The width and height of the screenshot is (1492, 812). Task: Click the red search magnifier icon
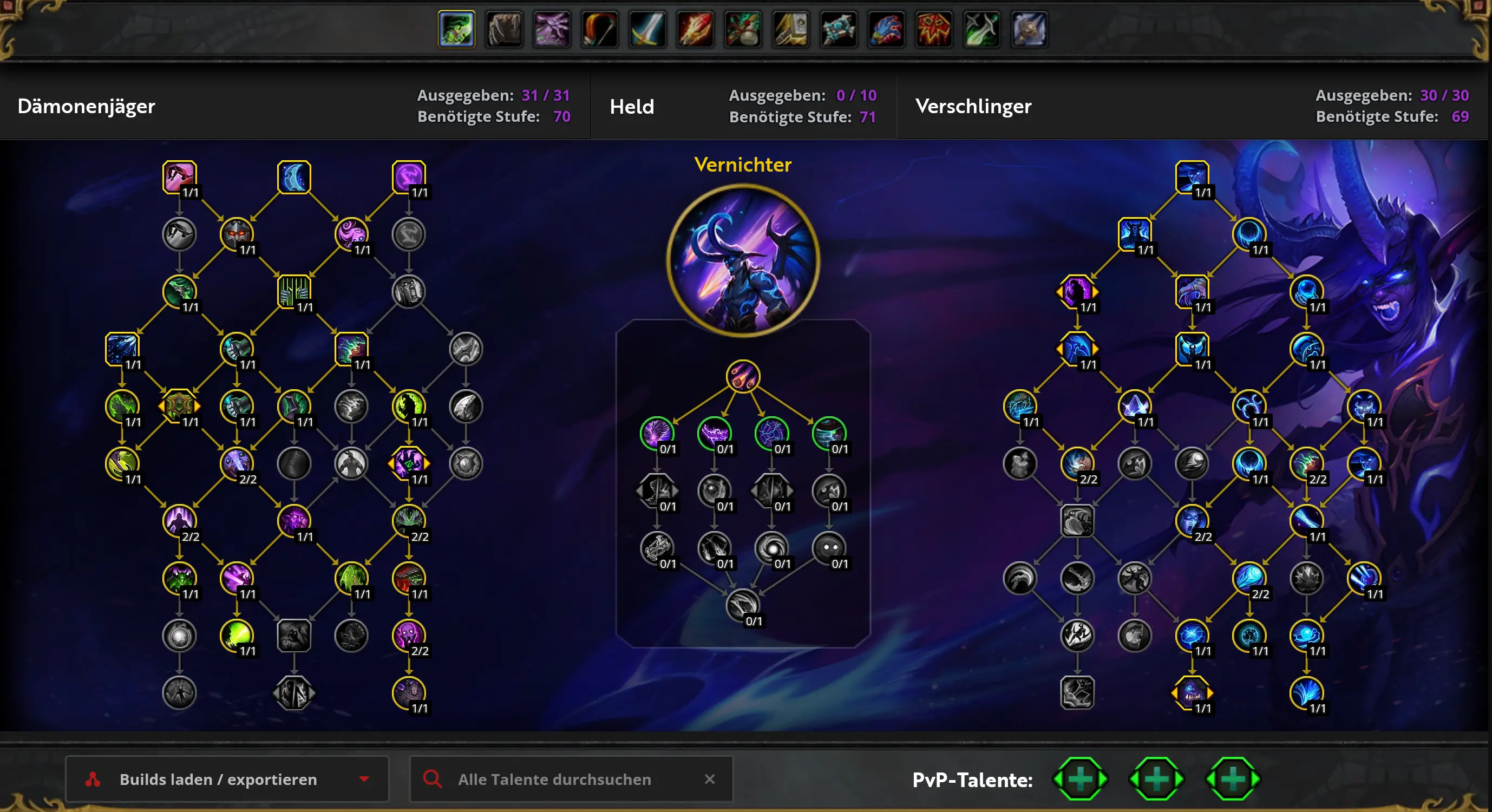point(431,779)
